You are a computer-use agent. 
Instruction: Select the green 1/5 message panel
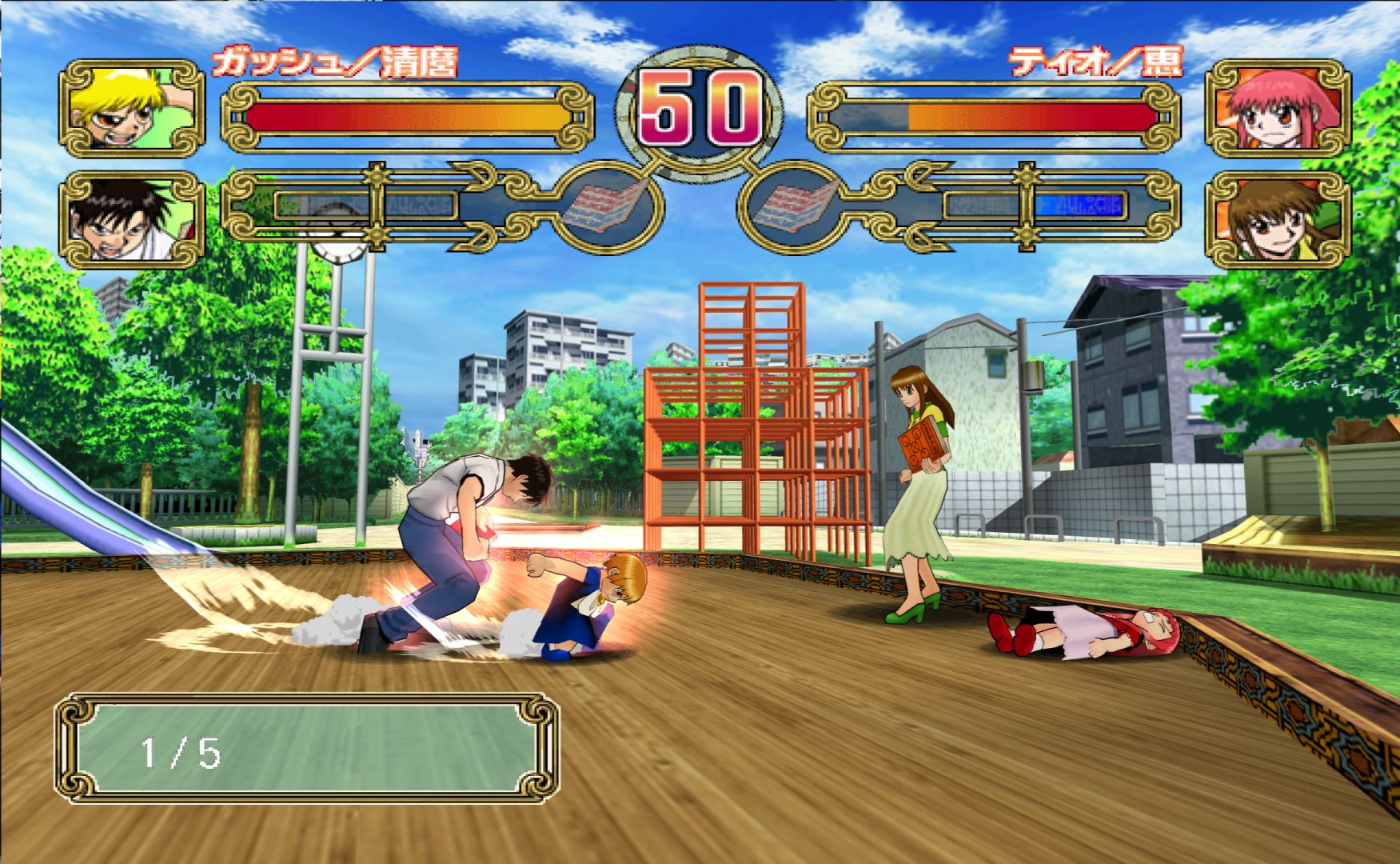[307, 749]
